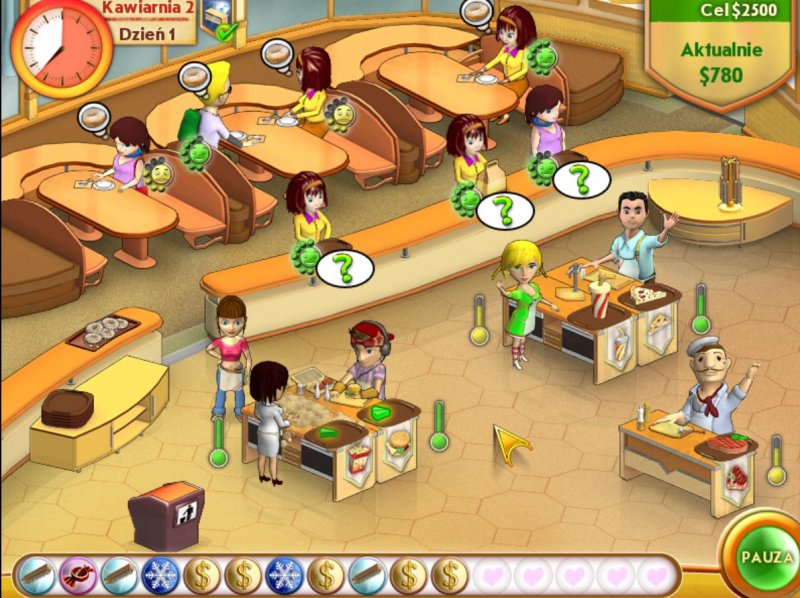Click the upgrade badge with green checkmark
Image resolution: width=800 pixels, height=598 pixels.
219,21
